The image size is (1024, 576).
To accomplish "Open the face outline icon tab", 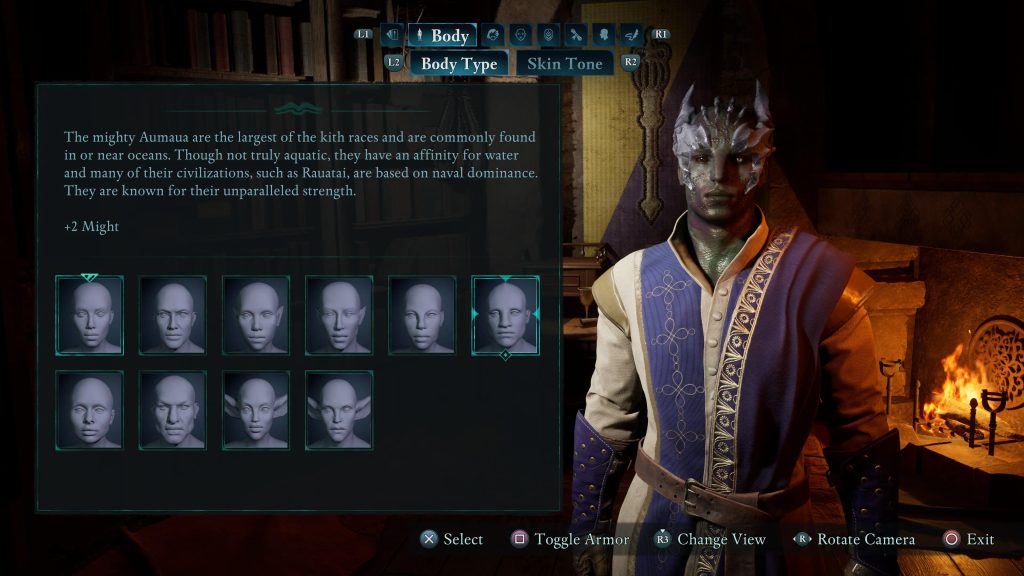I will point(520,36).
